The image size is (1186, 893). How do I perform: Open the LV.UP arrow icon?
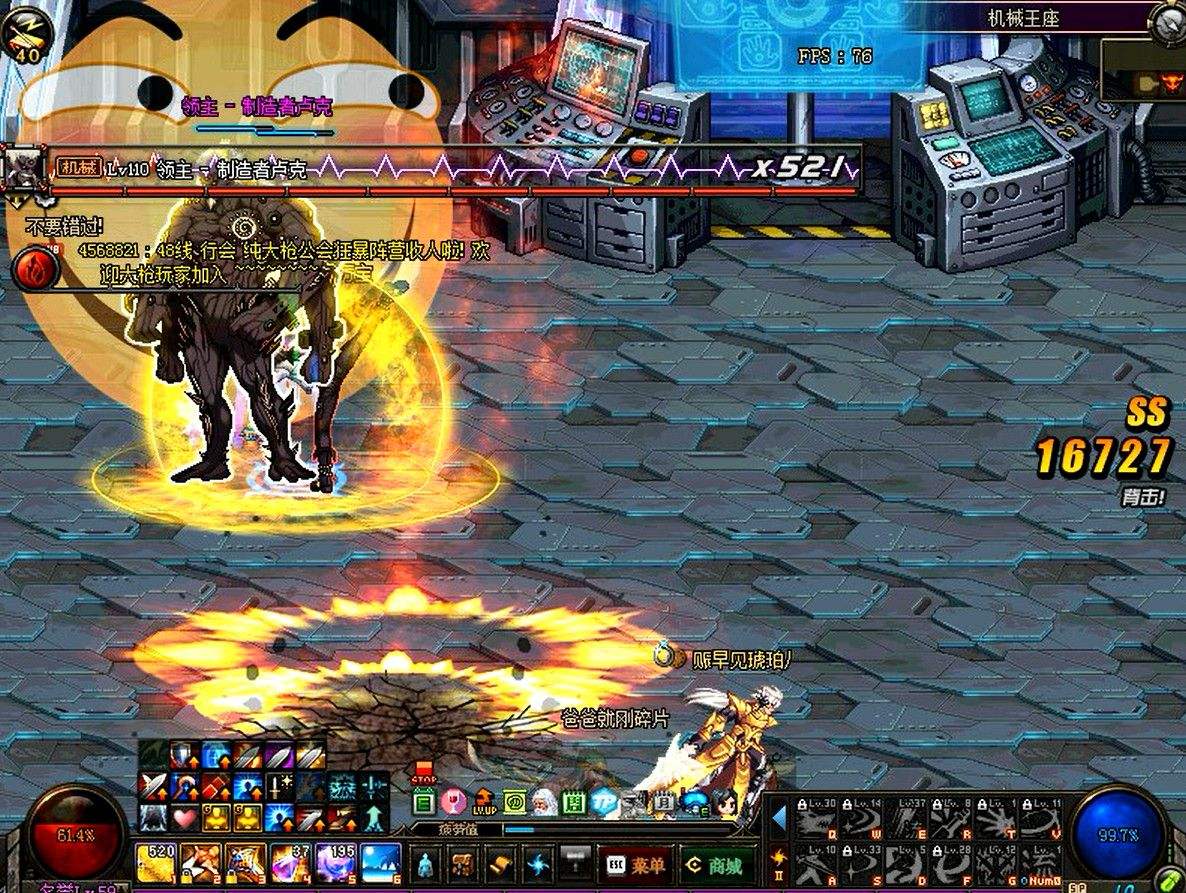[x=485, y=802]
